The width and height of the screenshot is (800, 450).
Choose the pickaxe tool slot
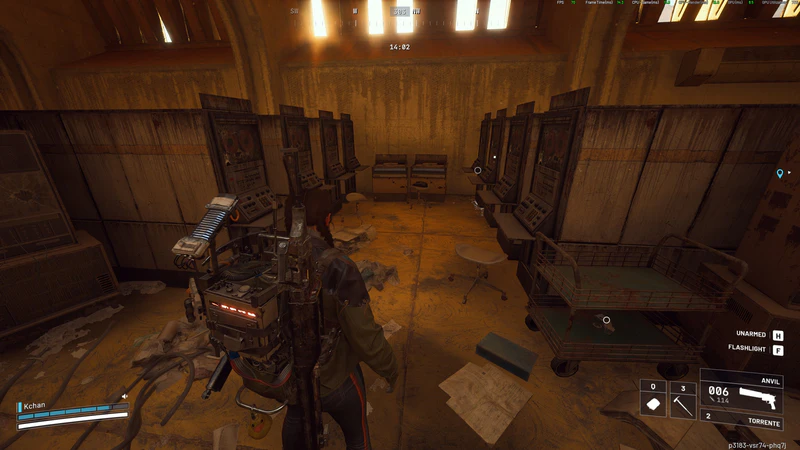click(x=682, y=403)
